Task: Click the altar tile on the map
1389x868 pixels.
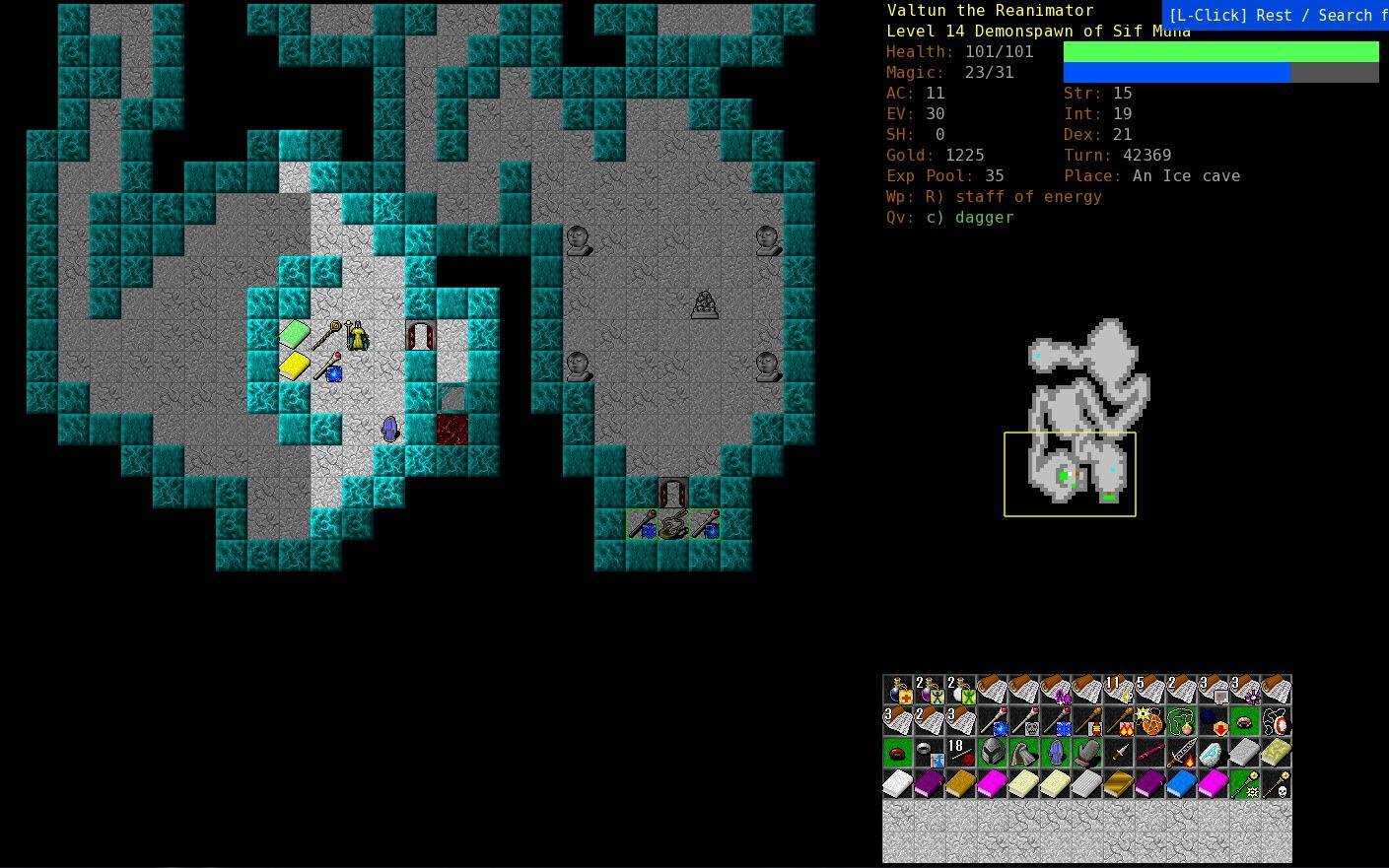Action: [x=705, y=303]
